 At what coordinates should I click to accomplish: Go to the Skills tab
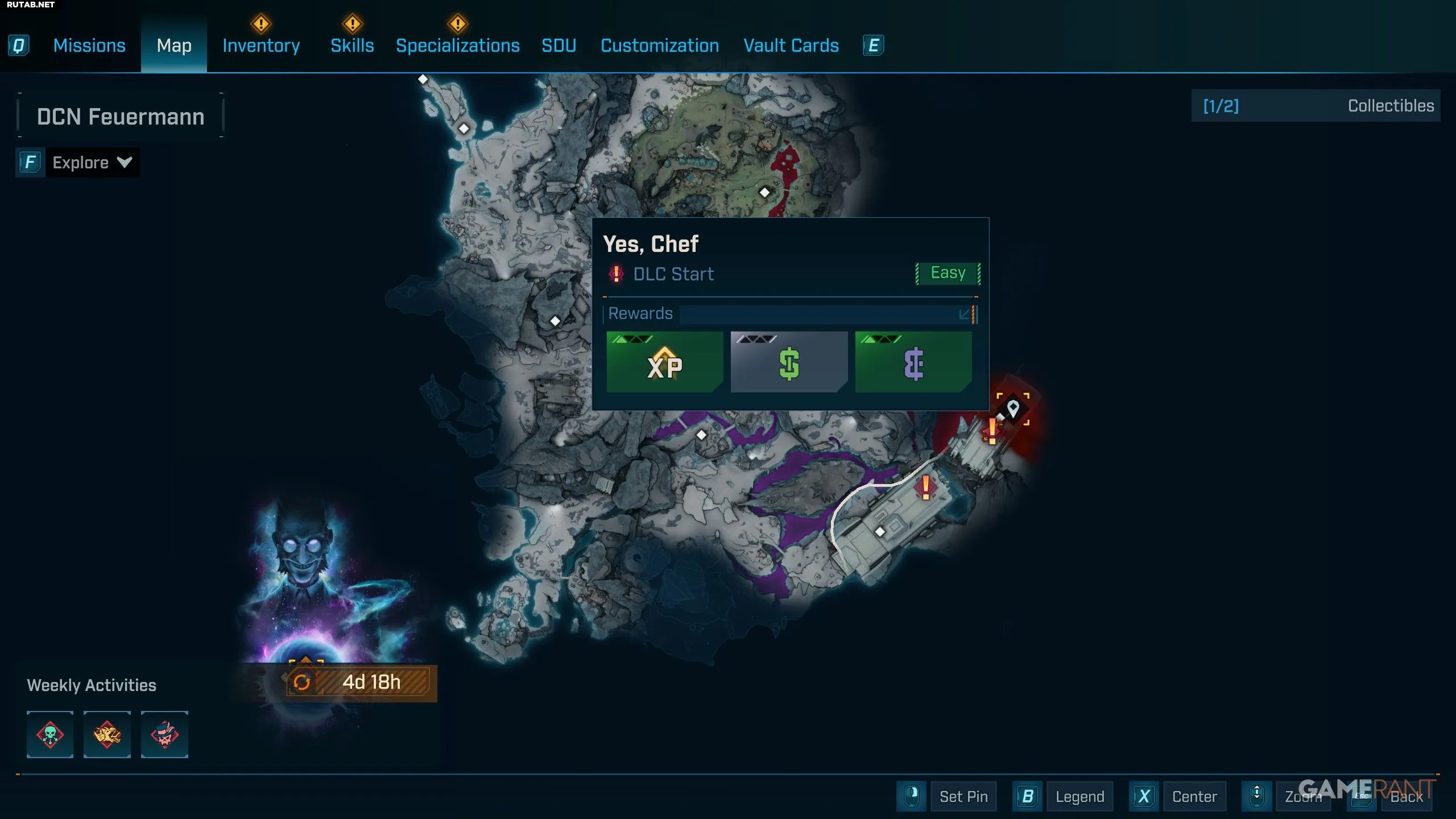pyautogui.click(x=352, y=45)
